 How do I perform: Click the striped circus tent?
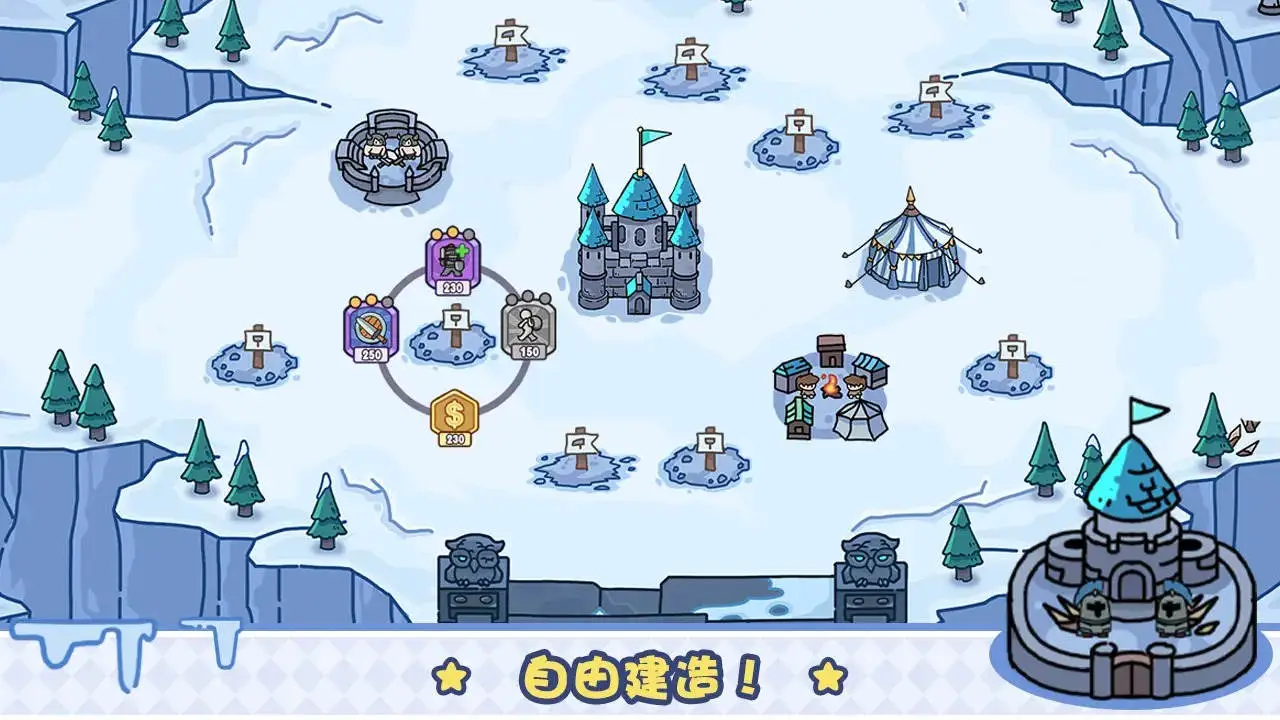pyautogui.click(x=910, y=250)
